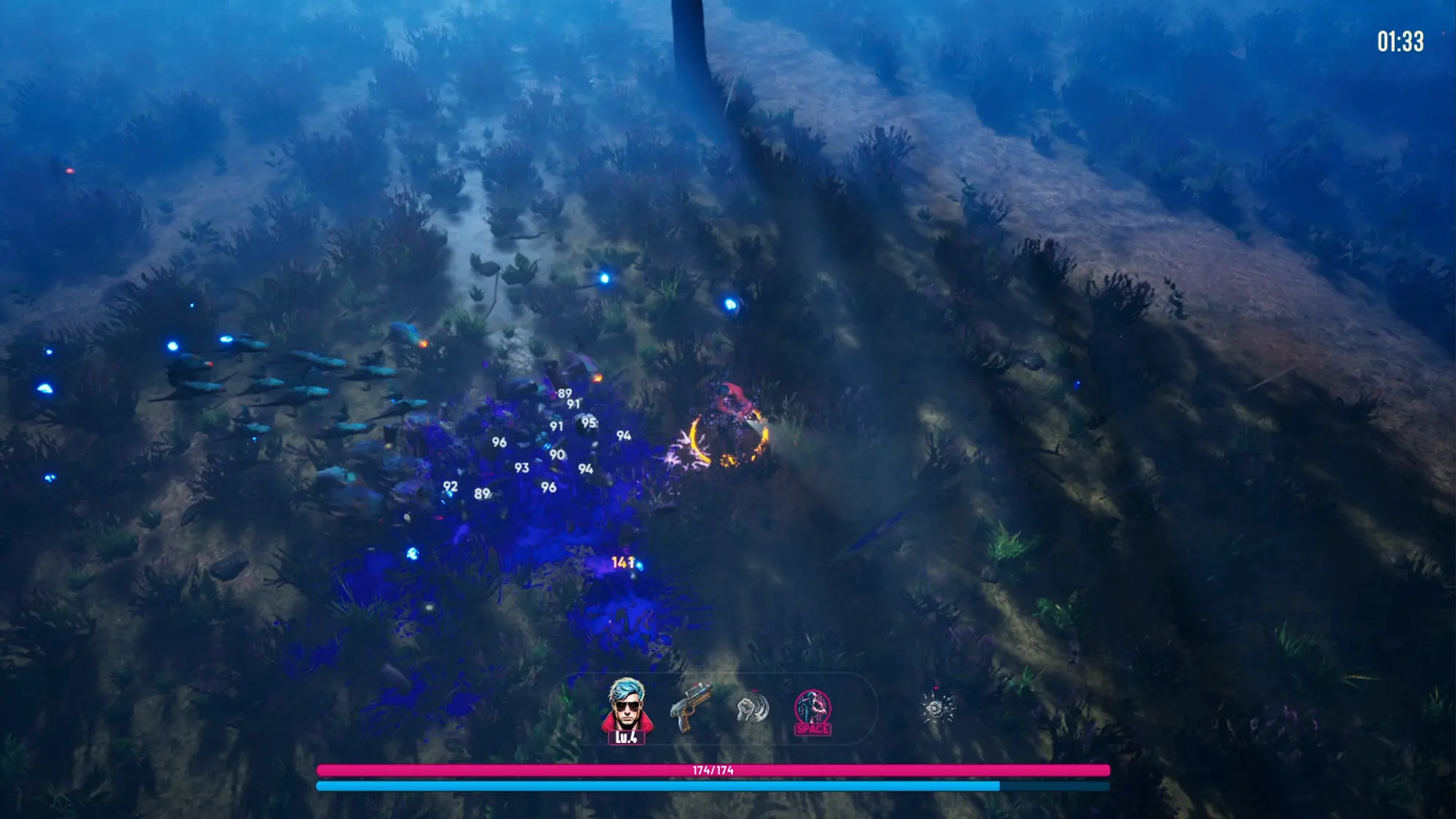
Task: Select the blaster pistol weapon icon
Action: click(x=690, y=705)
